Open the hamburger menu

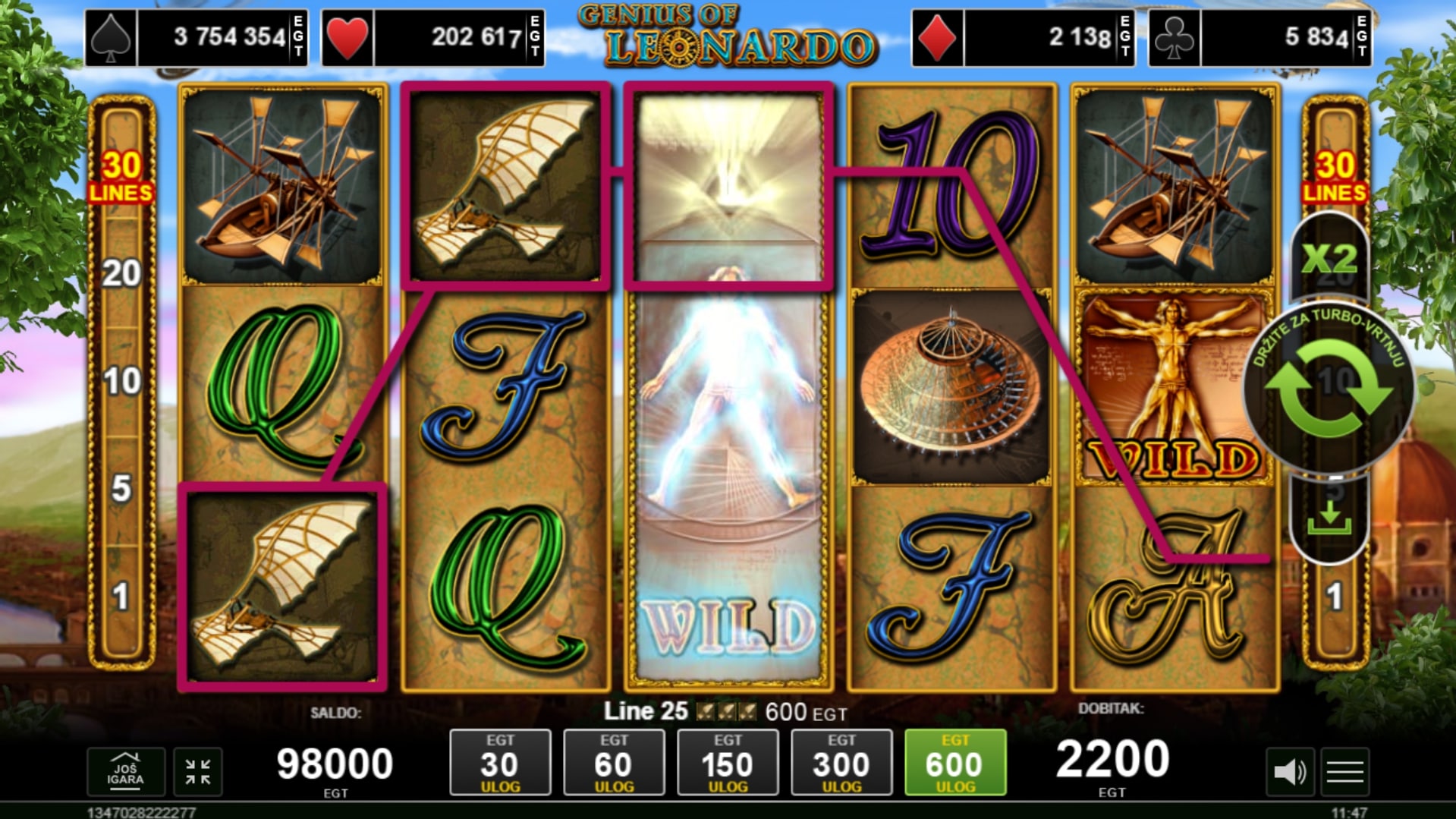1345,773
